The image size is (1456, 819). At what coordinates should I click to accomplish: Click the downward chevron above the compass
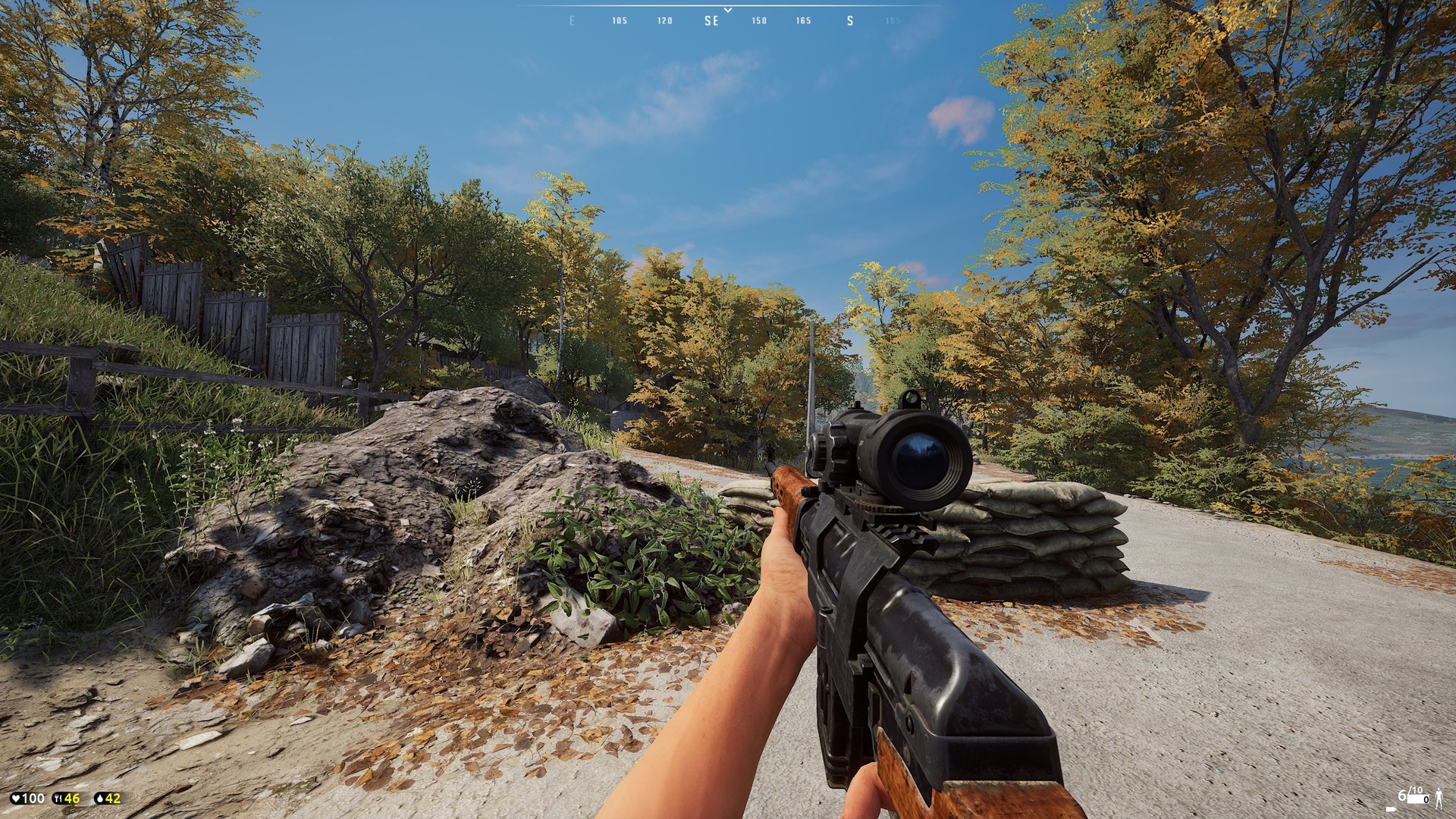pos(728,9)
